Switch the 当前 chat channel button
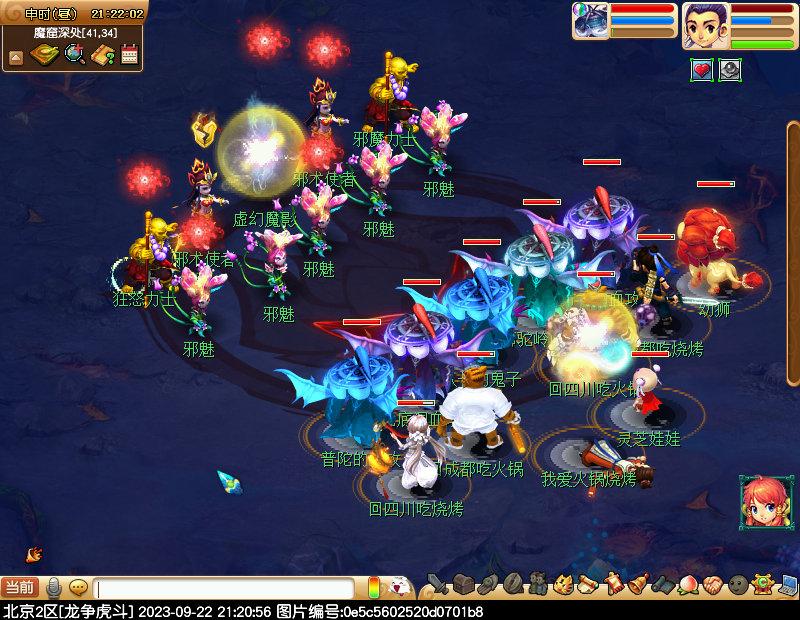 [20, 587]
